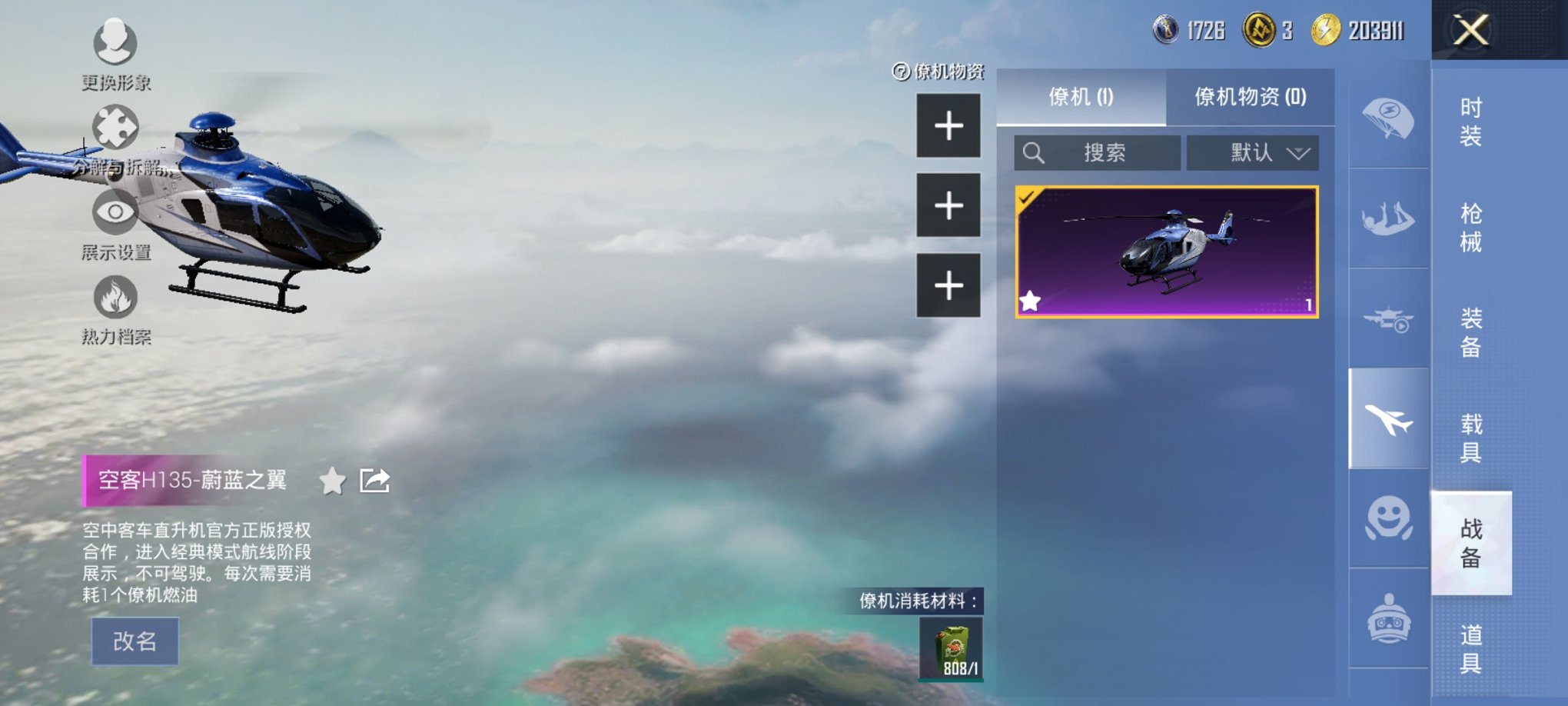
Task: Open the 展示设置 display settings eye icon
Action: point(114,213)
